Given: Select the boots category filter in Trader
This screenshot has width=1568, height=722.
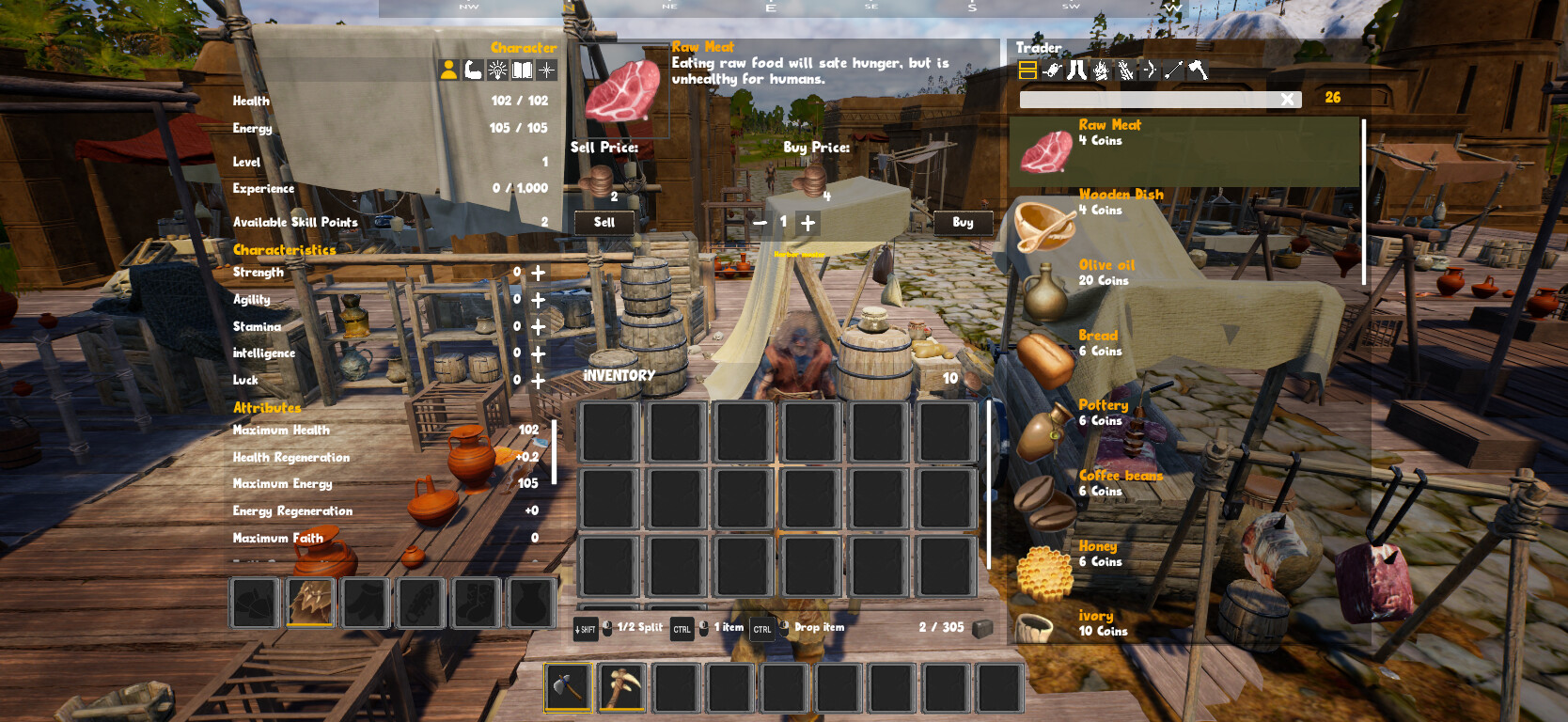Looking at the screenshot, I should (x=1077, y=70).
